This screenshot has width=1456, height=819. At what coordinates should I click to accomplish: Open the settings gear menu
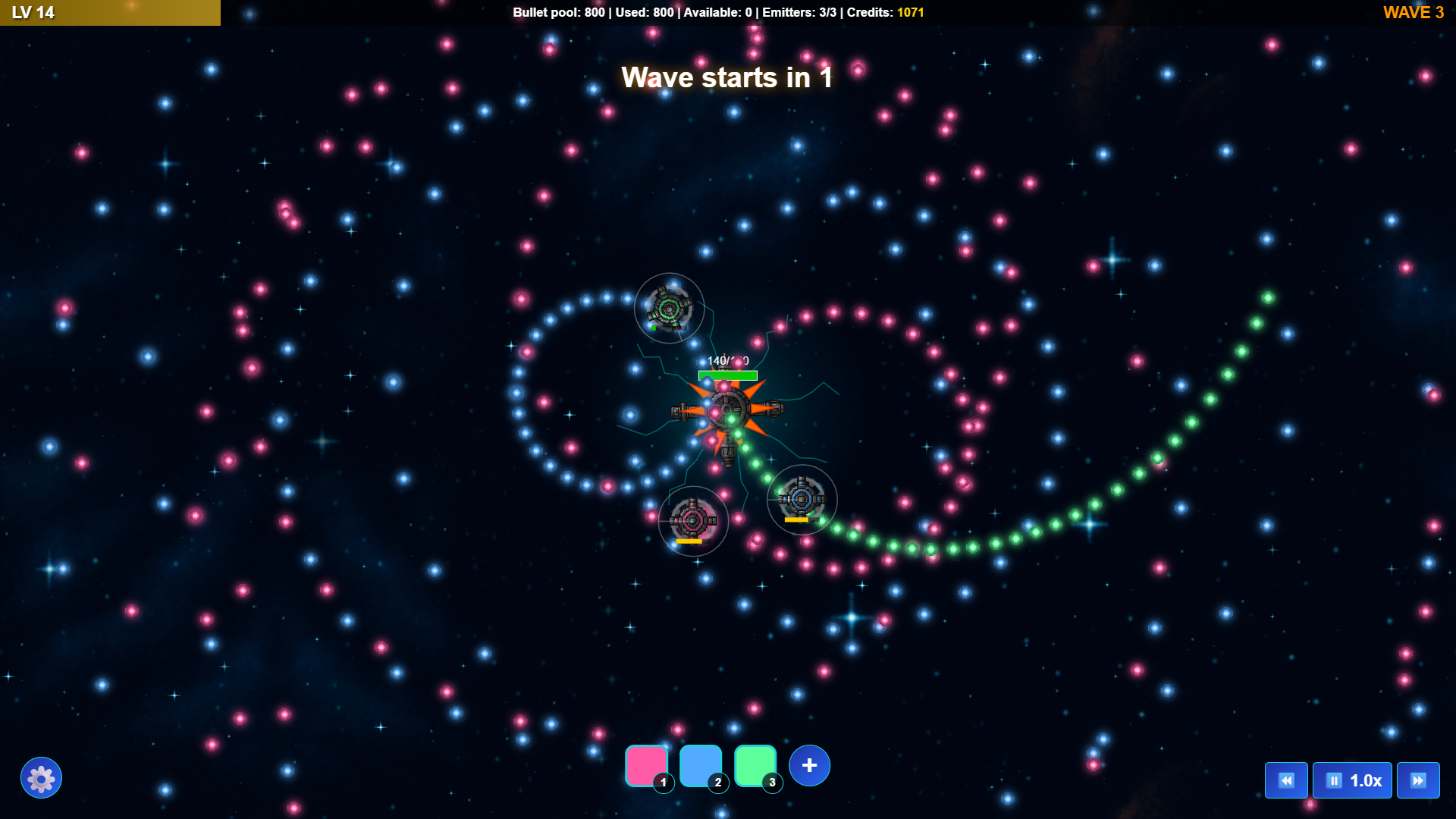pyautogui.click(x=42, y=777)
